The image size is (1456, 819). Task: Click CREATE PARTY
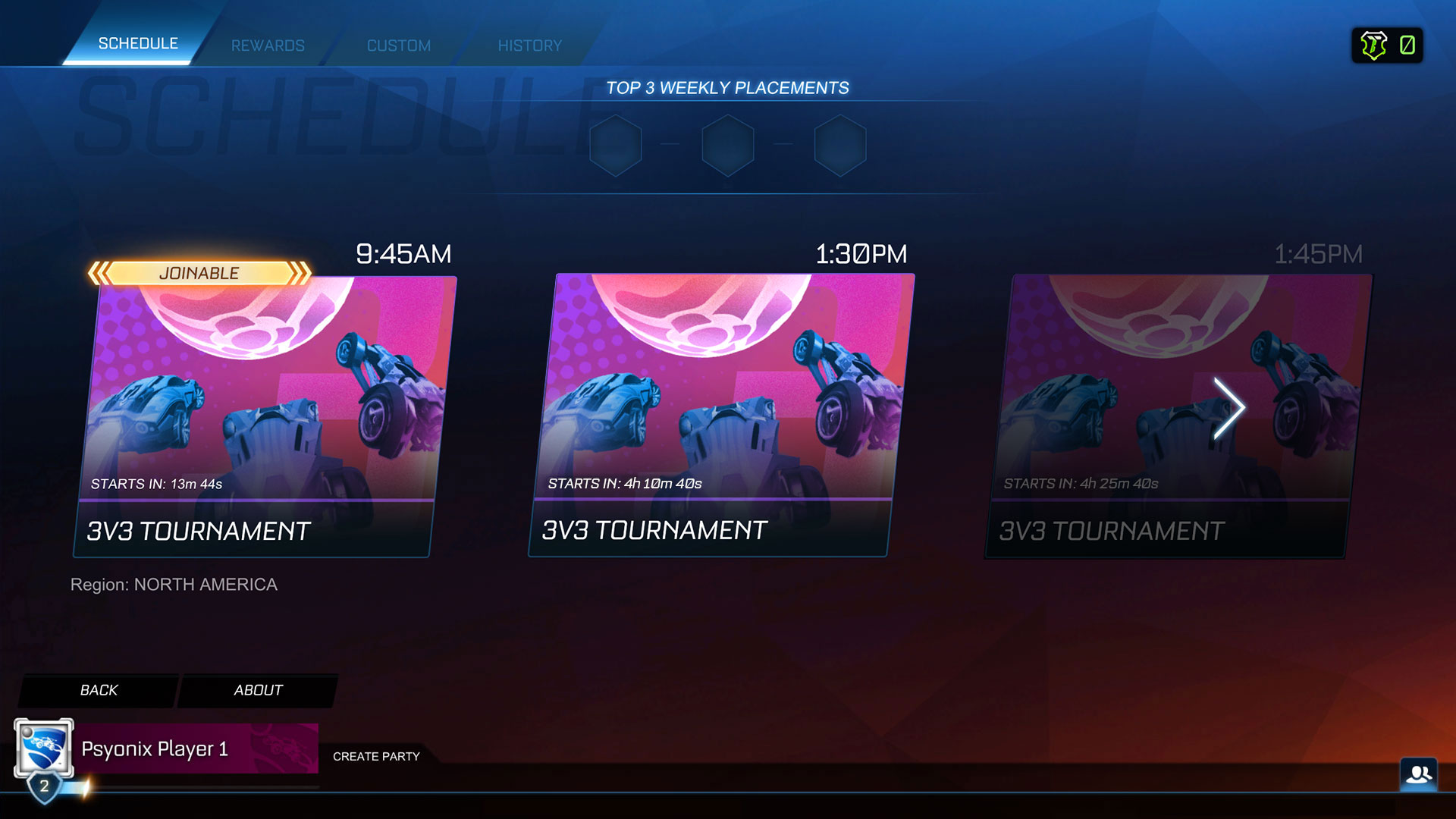377,756
